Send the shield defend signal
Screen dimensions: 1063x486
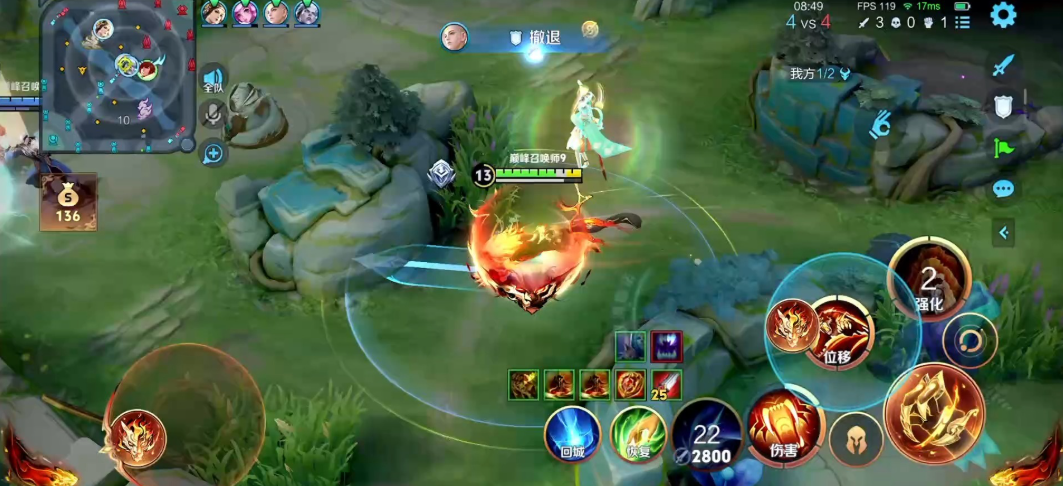(1004, 106)
